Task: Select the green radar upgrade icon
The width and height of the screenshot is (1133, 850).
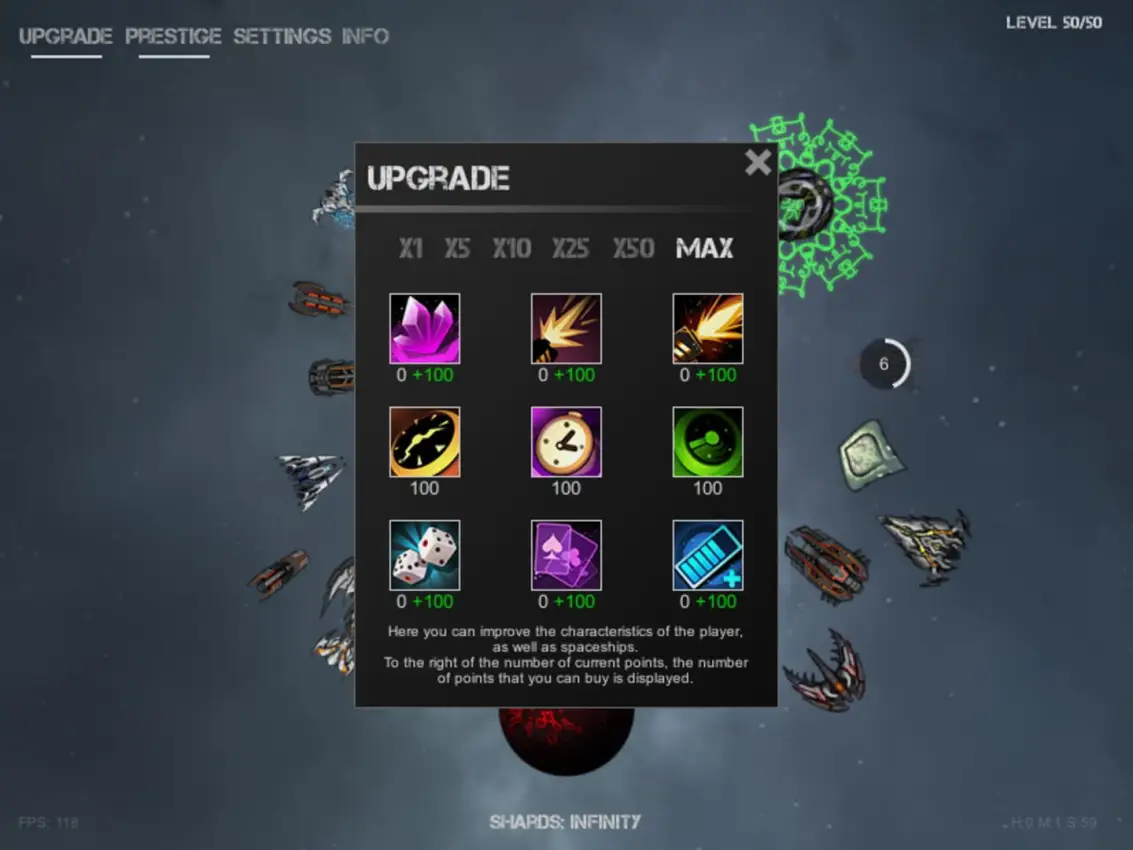Action: pyautogui.click(x=708, y=442)
